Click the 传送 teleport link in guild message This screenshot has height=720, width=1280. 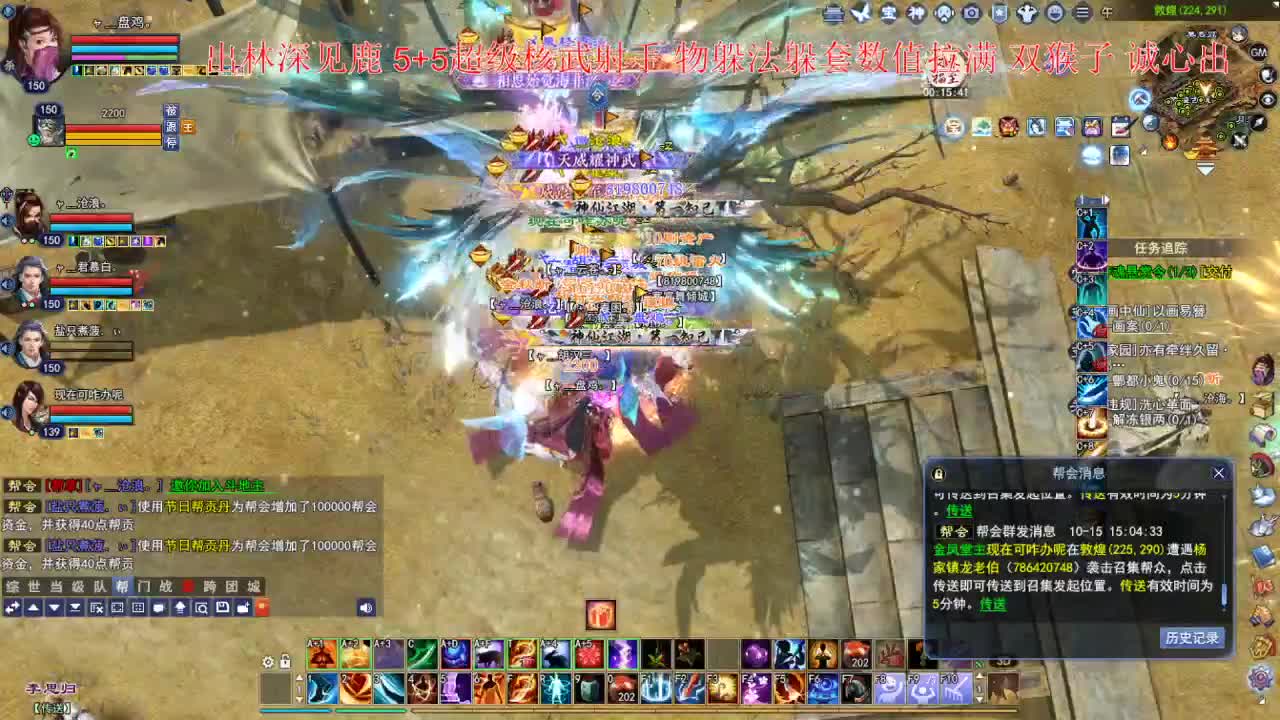(990, 605)
